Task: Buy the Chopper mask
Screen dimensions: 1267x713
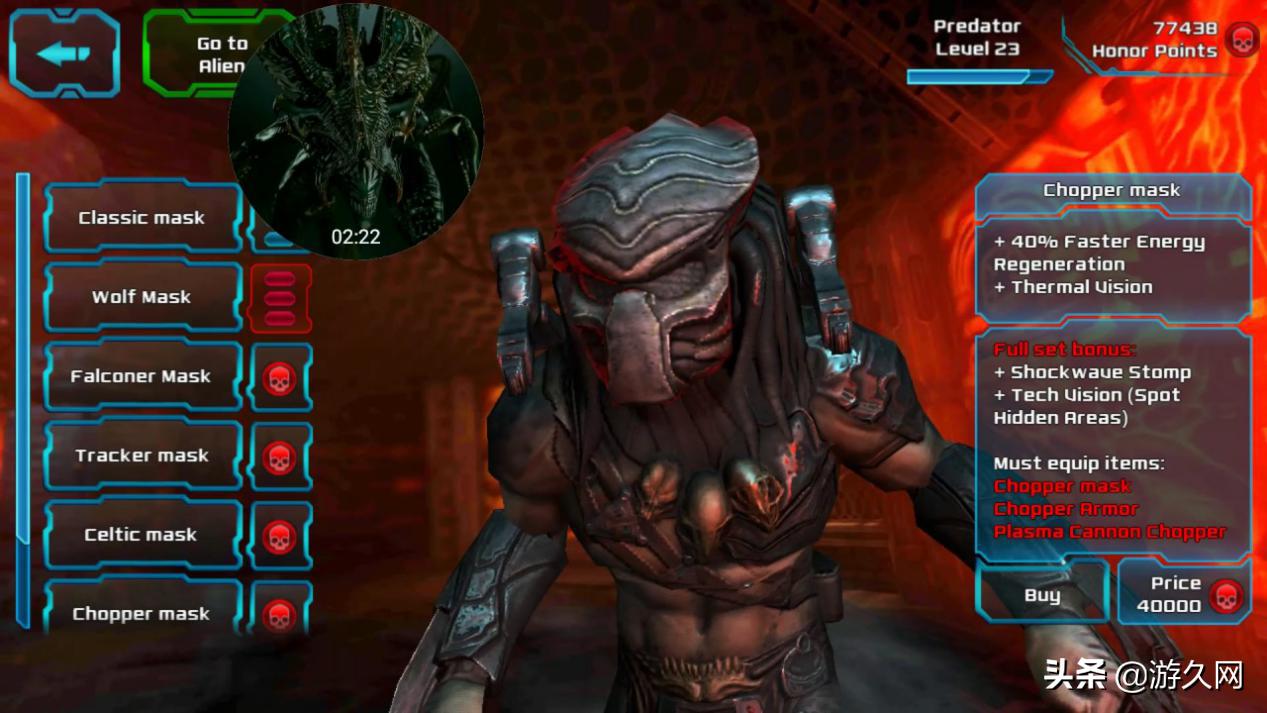Action: coord(1042,595)
